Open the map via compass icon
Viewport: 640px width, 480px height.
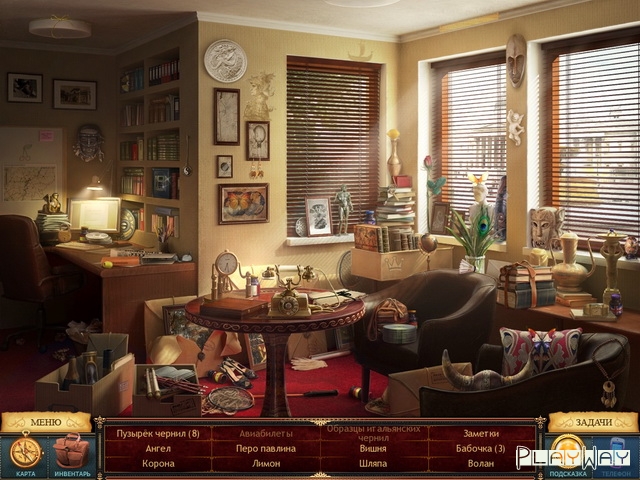[x=25, y=453]
